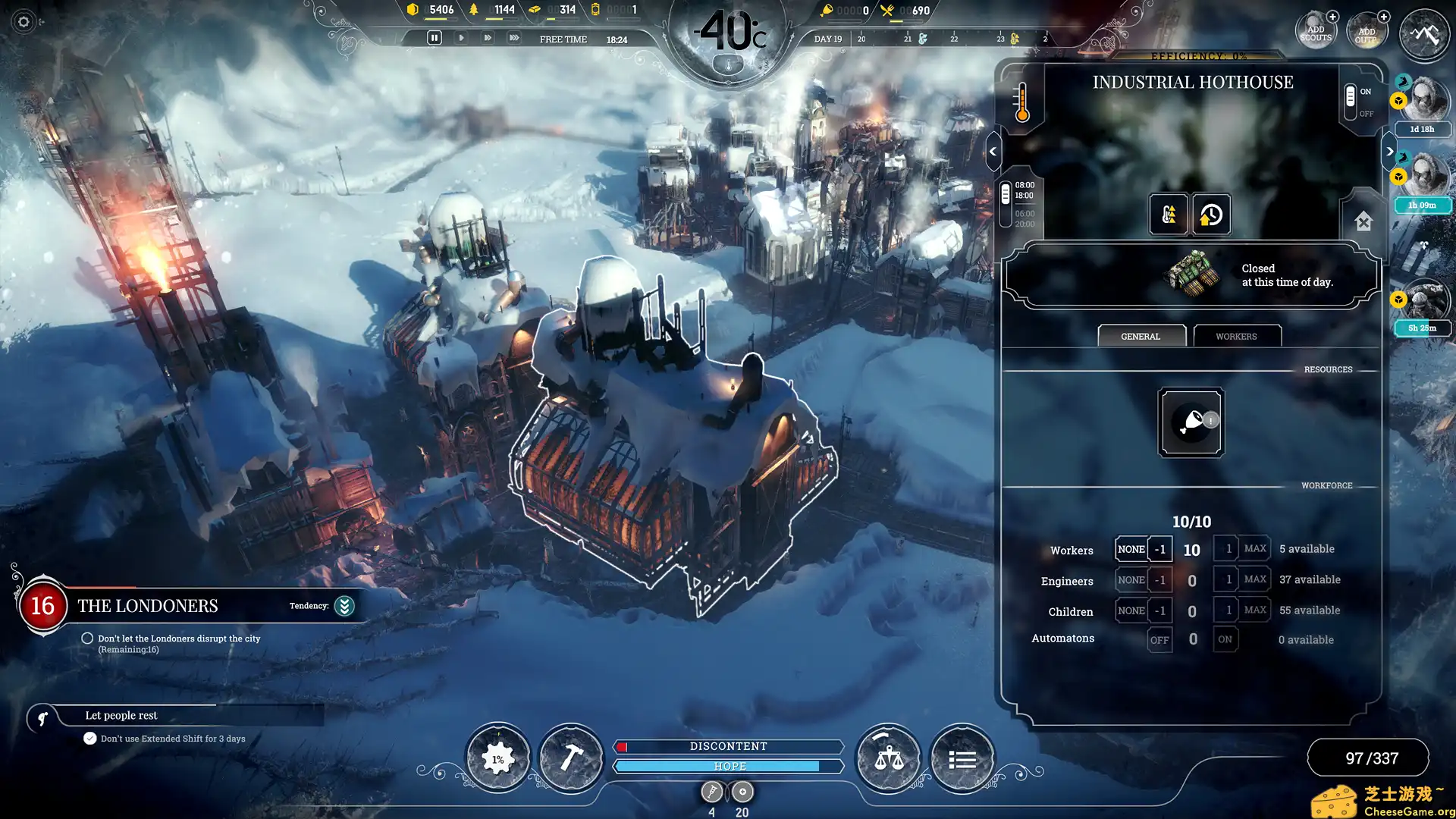
Task: Select the fastest game speed icon
Action: (515, 36)
